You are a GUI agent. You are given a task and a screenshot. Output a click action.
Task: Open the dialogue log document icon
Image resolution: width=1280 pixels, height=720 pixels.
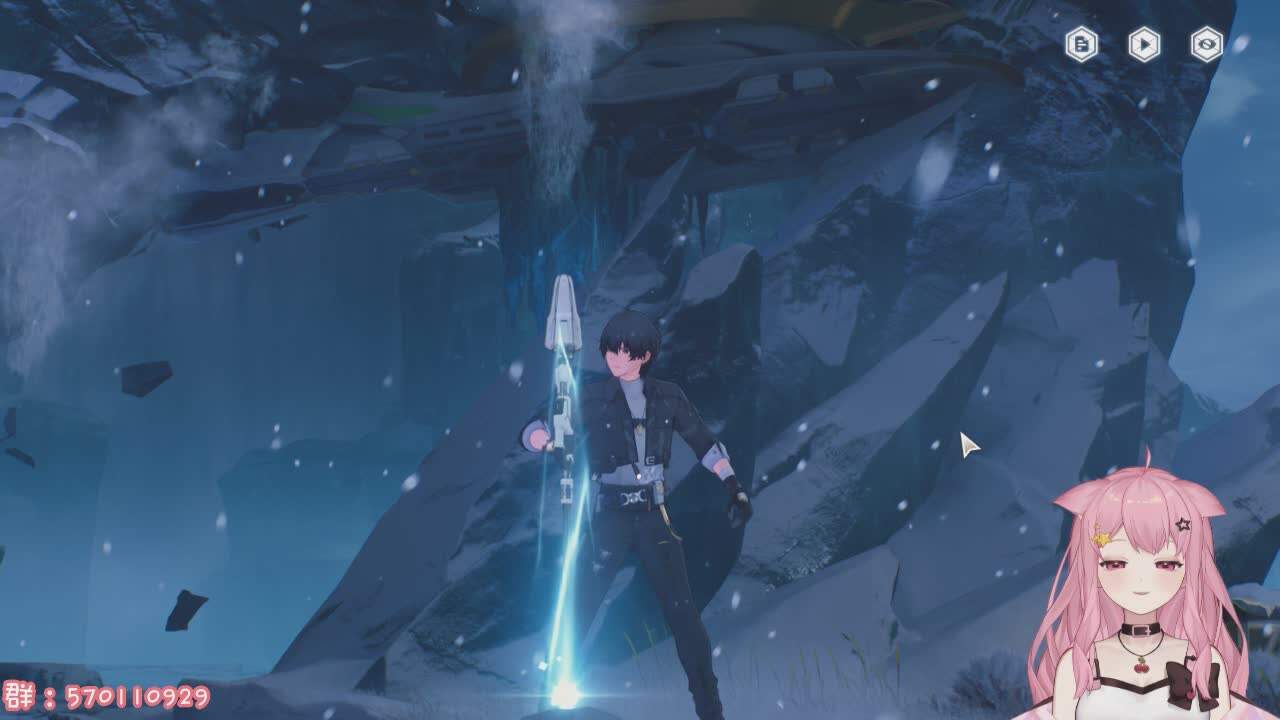1081,44
